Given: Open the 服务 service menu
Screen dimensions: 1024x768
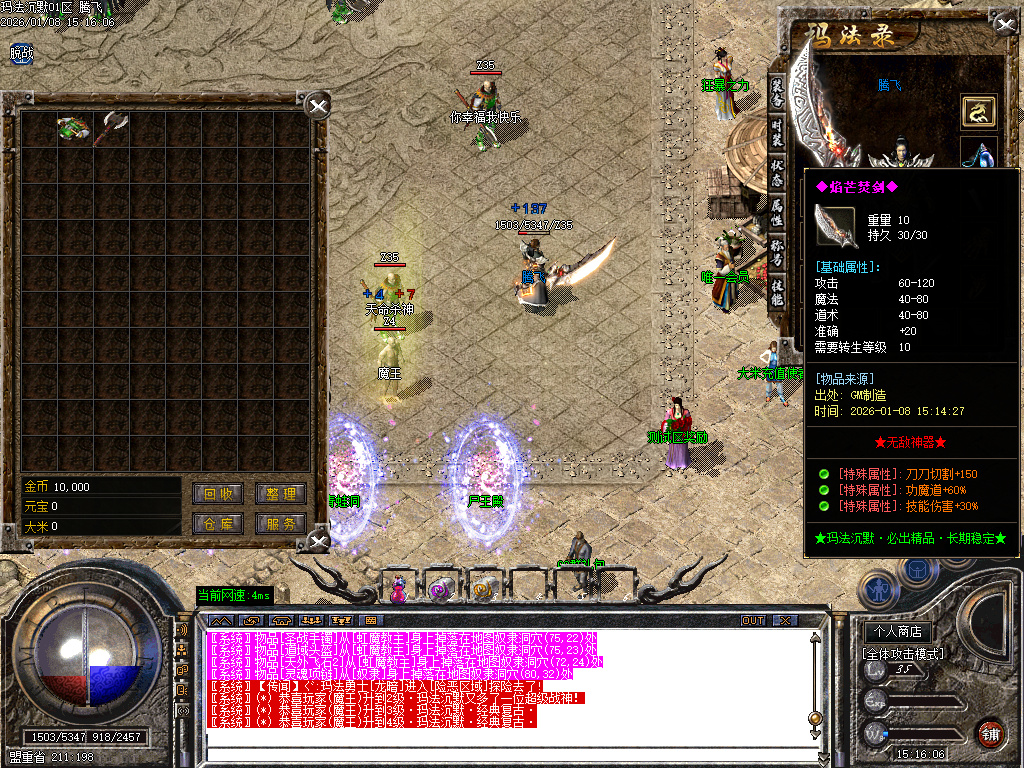Looking at the screenshot, I should tap(280, 523).
